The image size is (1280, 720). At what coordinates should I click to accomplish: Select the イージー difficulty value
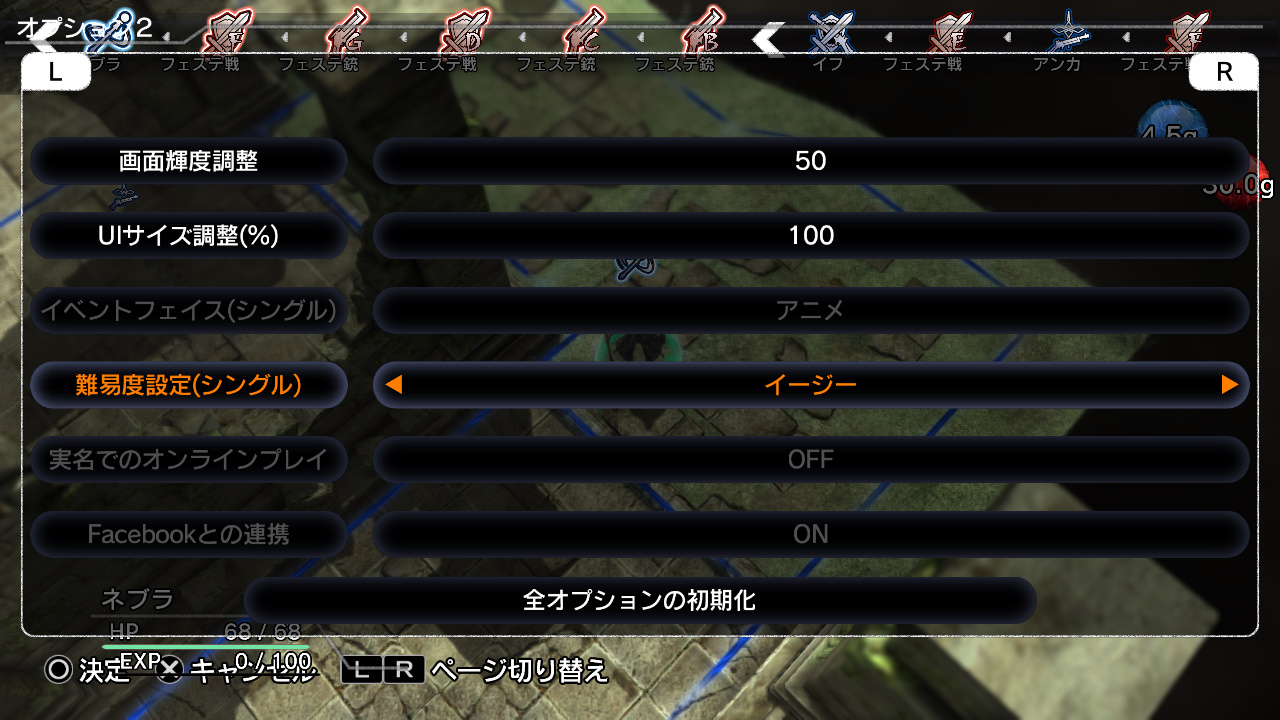point(810,385)
